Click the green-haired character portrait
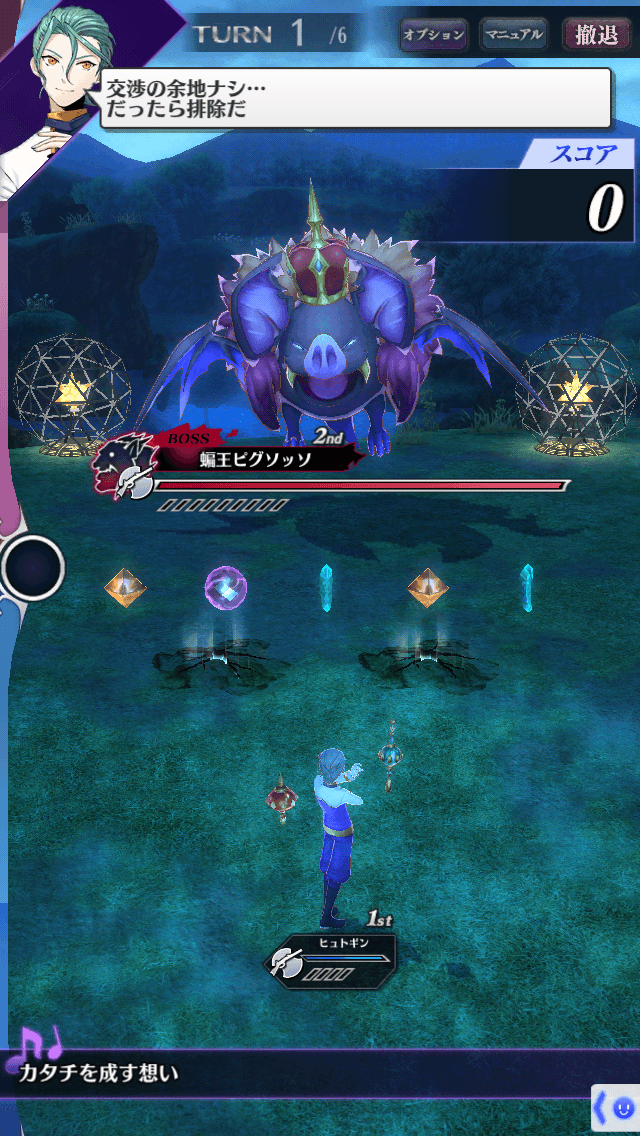Screen dimensions: 640x1136 (60, 70)
